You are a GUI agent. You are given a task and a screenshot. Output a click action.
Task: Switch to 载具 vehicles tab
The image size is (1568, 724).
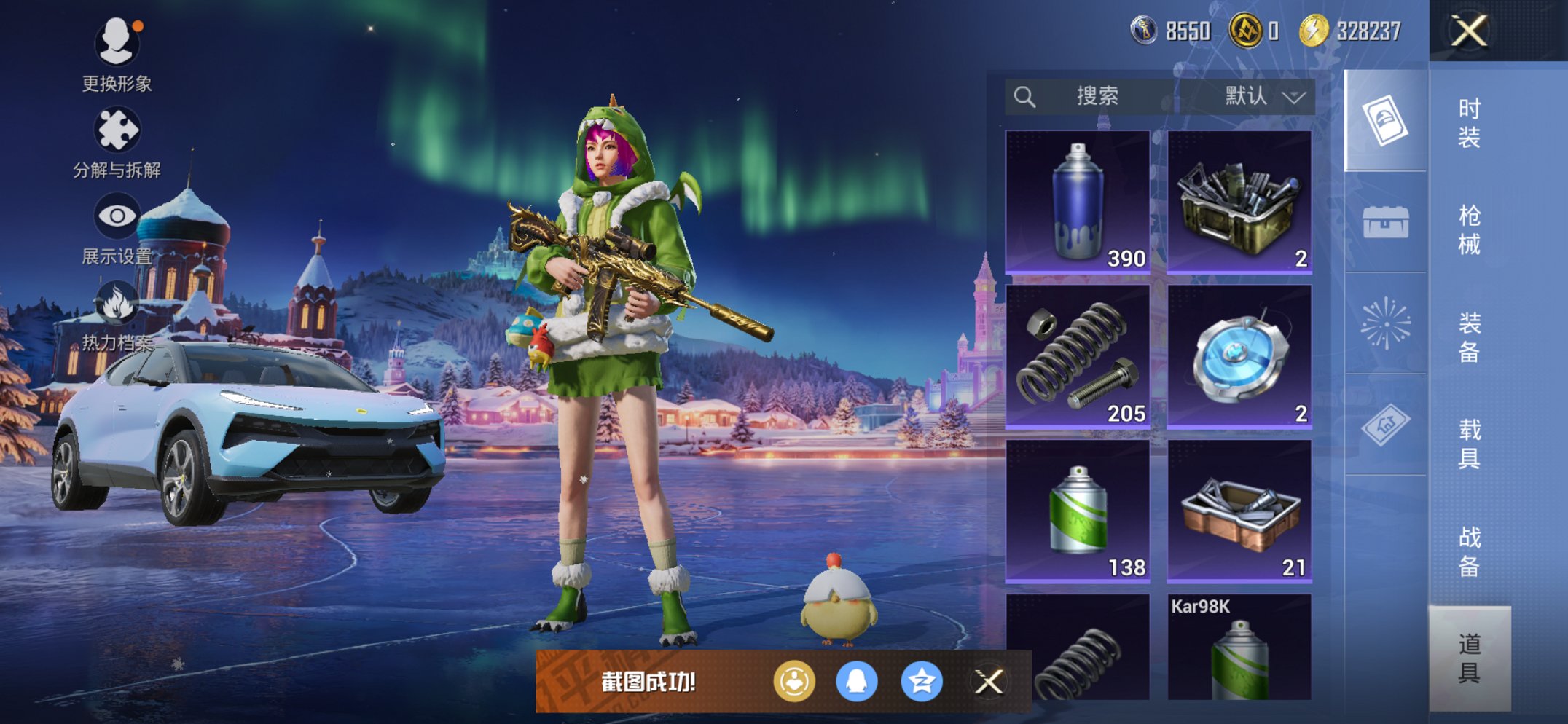(1469, 444)
